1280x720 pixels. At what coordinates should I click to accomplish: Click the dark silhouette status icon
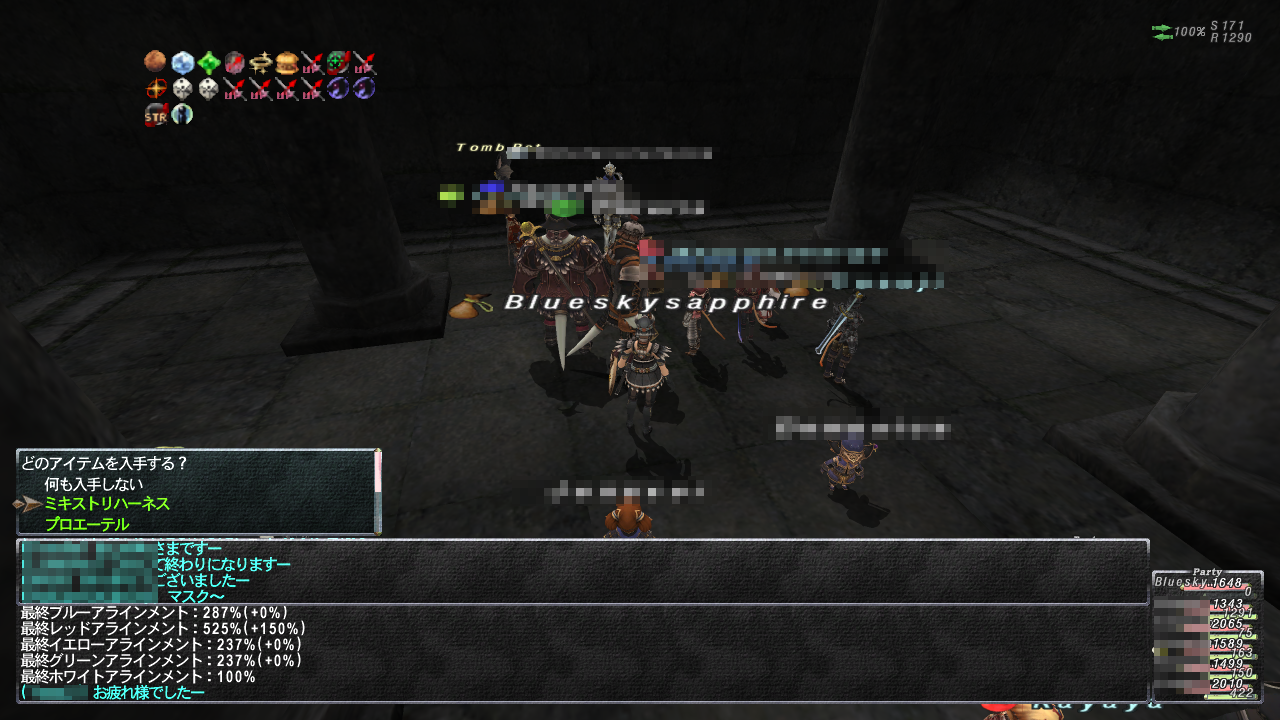point(182,114)
